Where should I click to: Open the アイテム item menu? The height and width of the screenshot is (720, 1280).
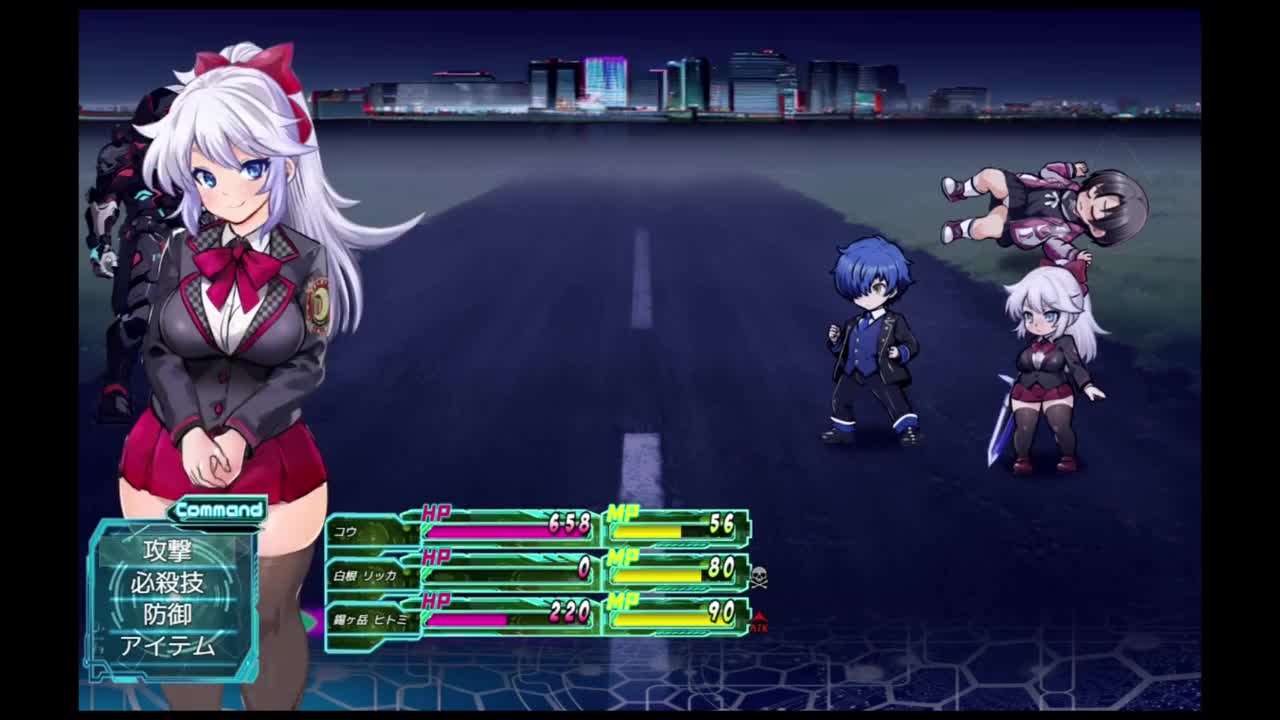(x=167, y=646)
